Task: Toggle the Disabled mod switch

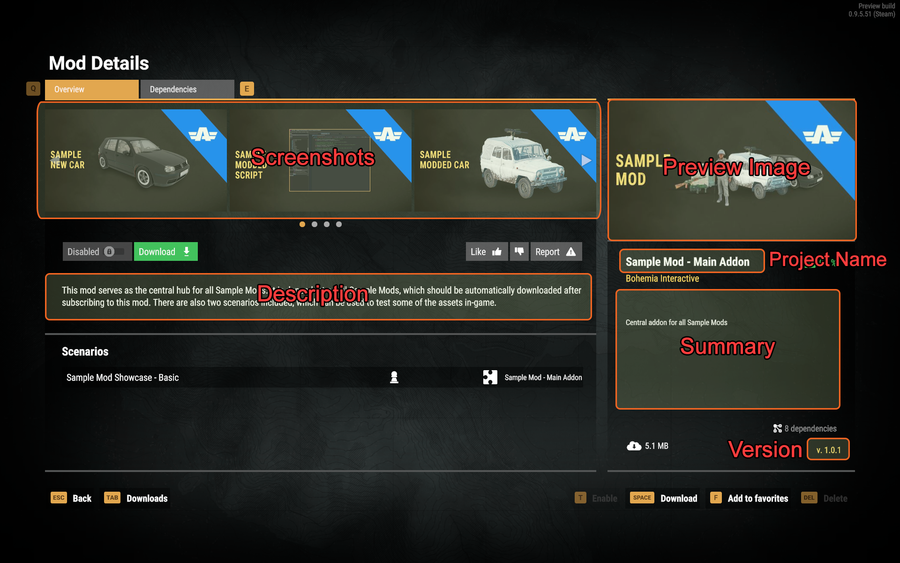Action: (97, 252)
